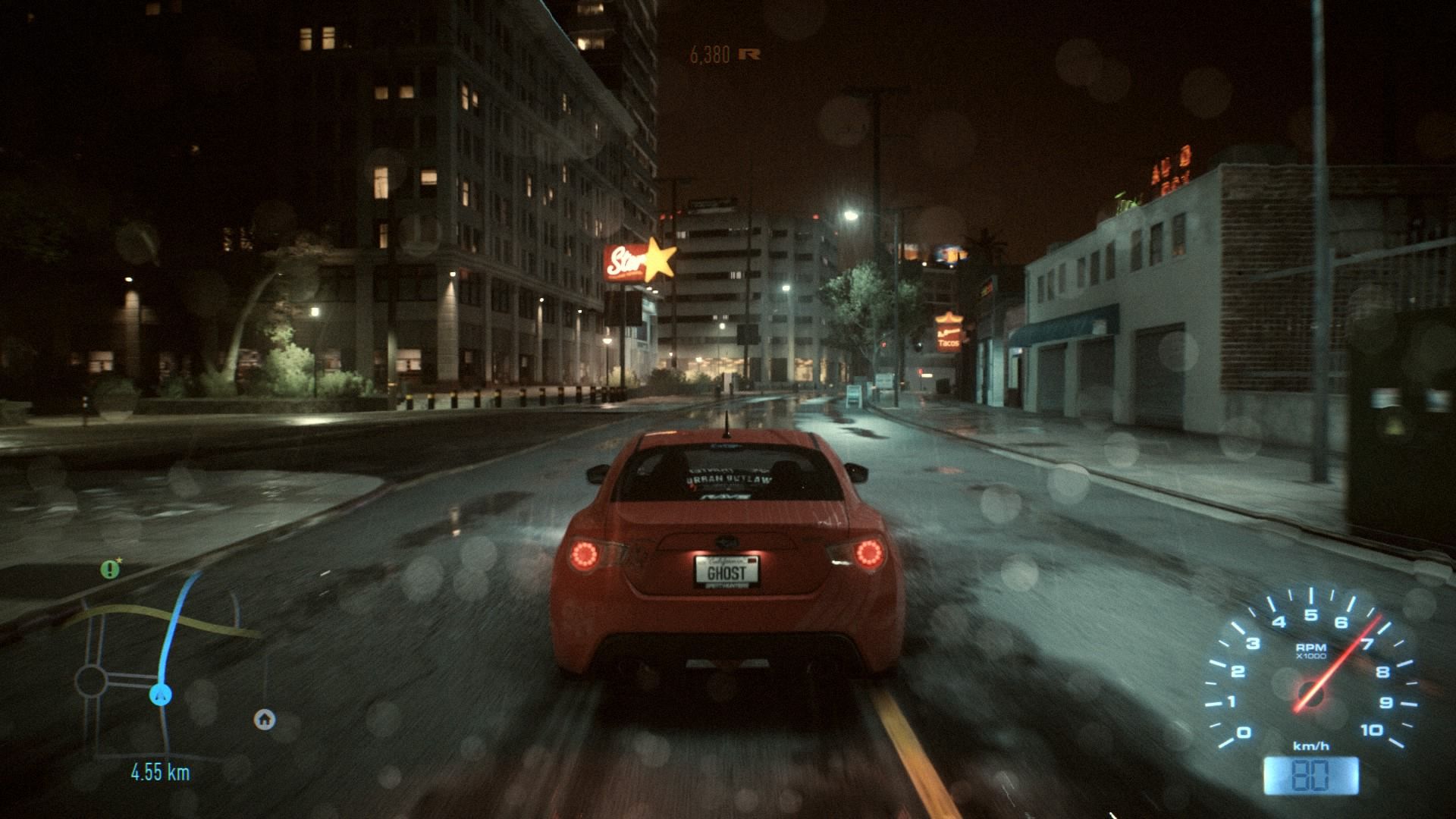Click the blue player arrow on minimap

point(160,693)
